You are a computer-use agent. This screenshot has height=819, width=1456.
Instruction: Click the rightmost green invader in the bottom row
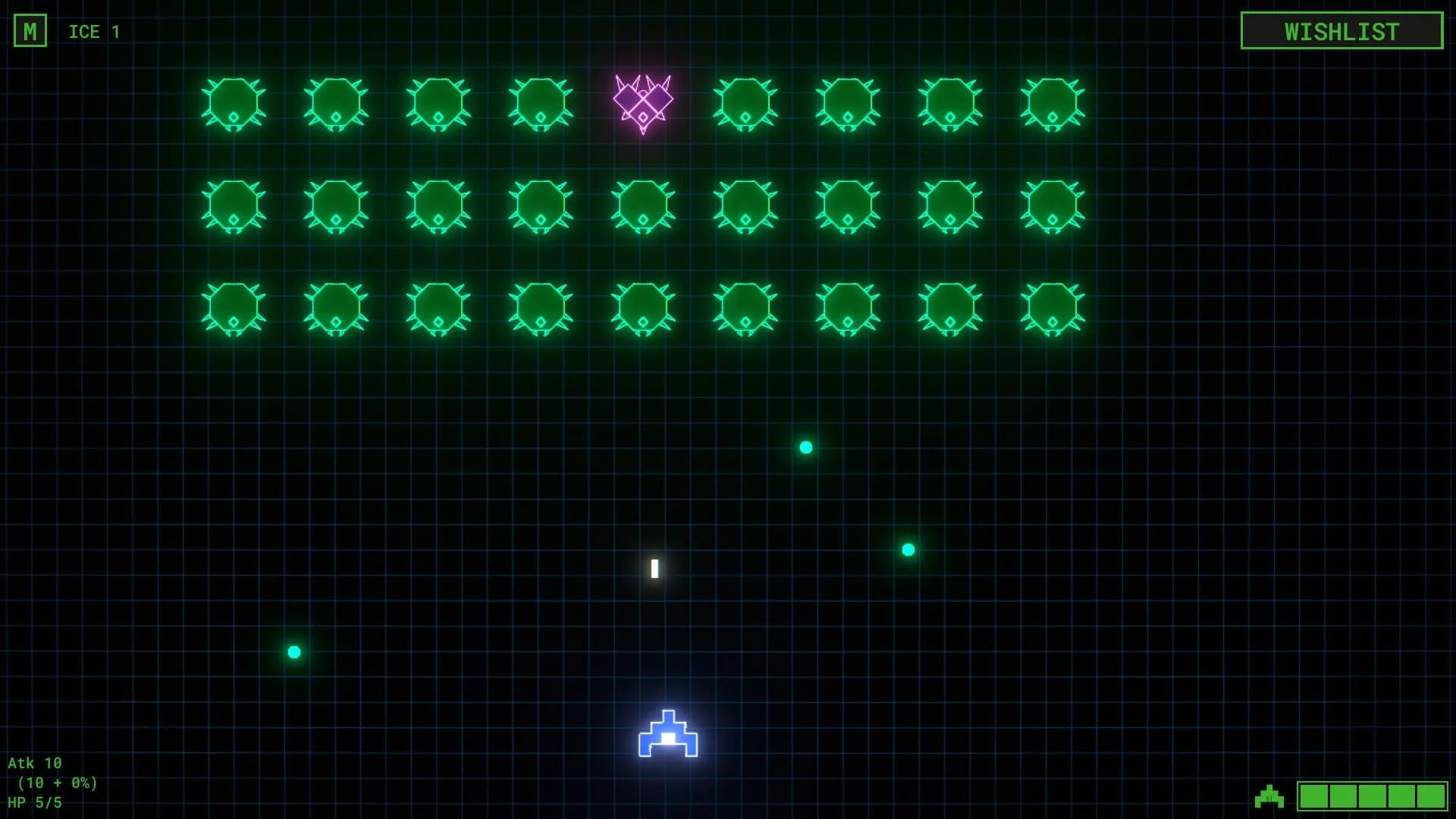[1054, 309]
